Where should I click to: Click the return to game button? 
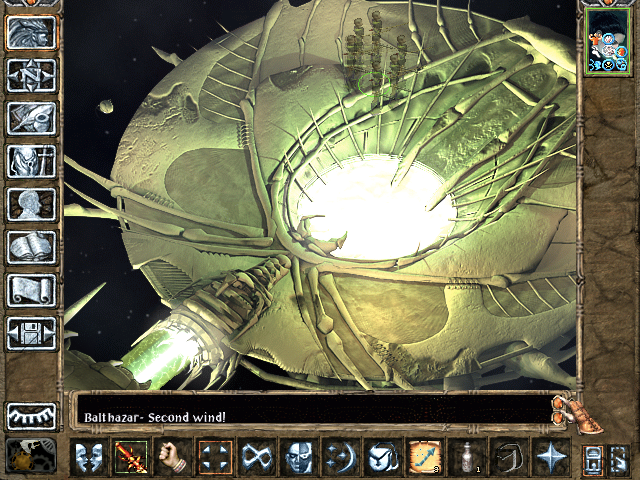pos(32,32)
